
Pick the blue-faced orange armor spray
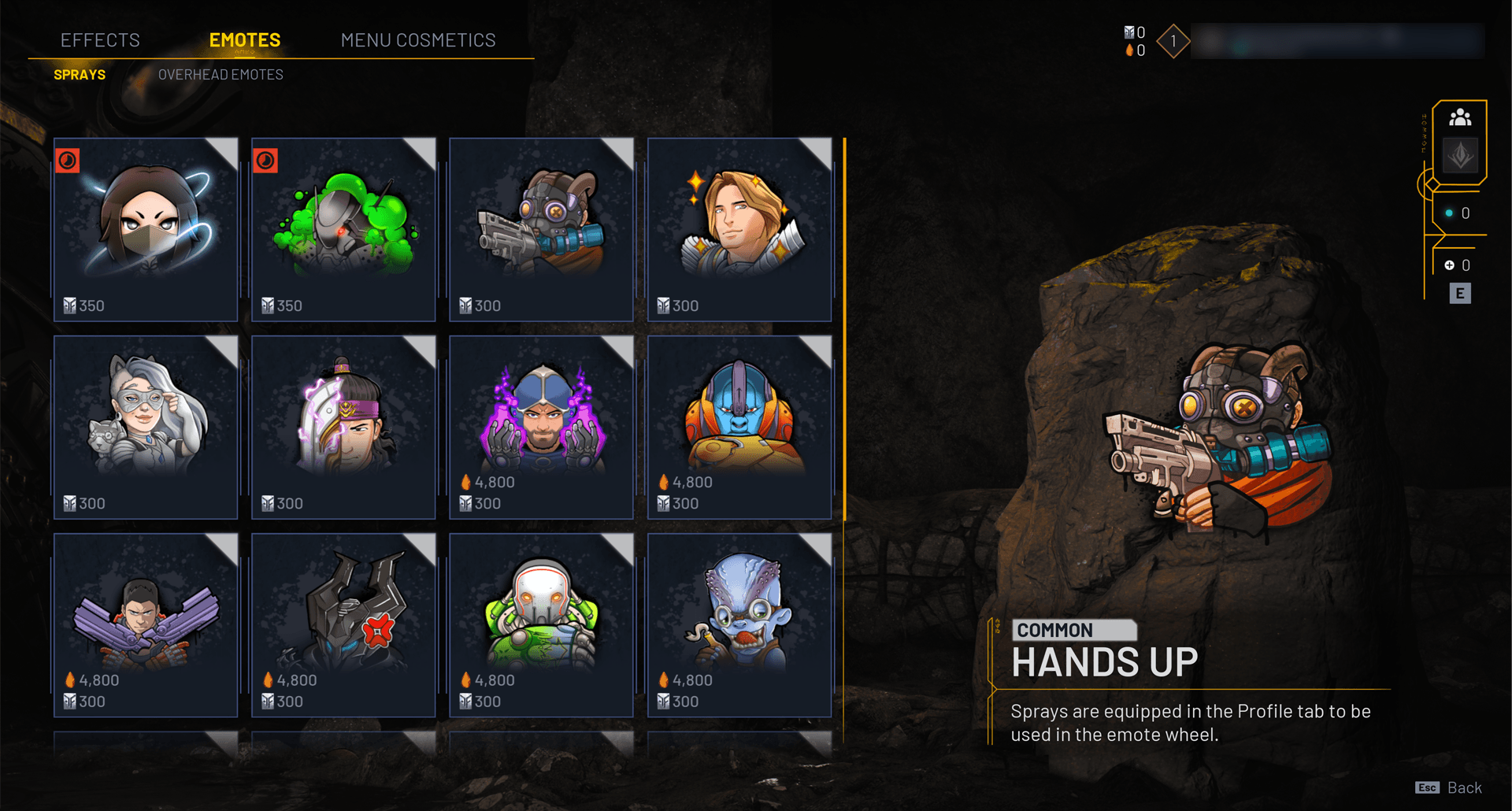pos(739,427)
